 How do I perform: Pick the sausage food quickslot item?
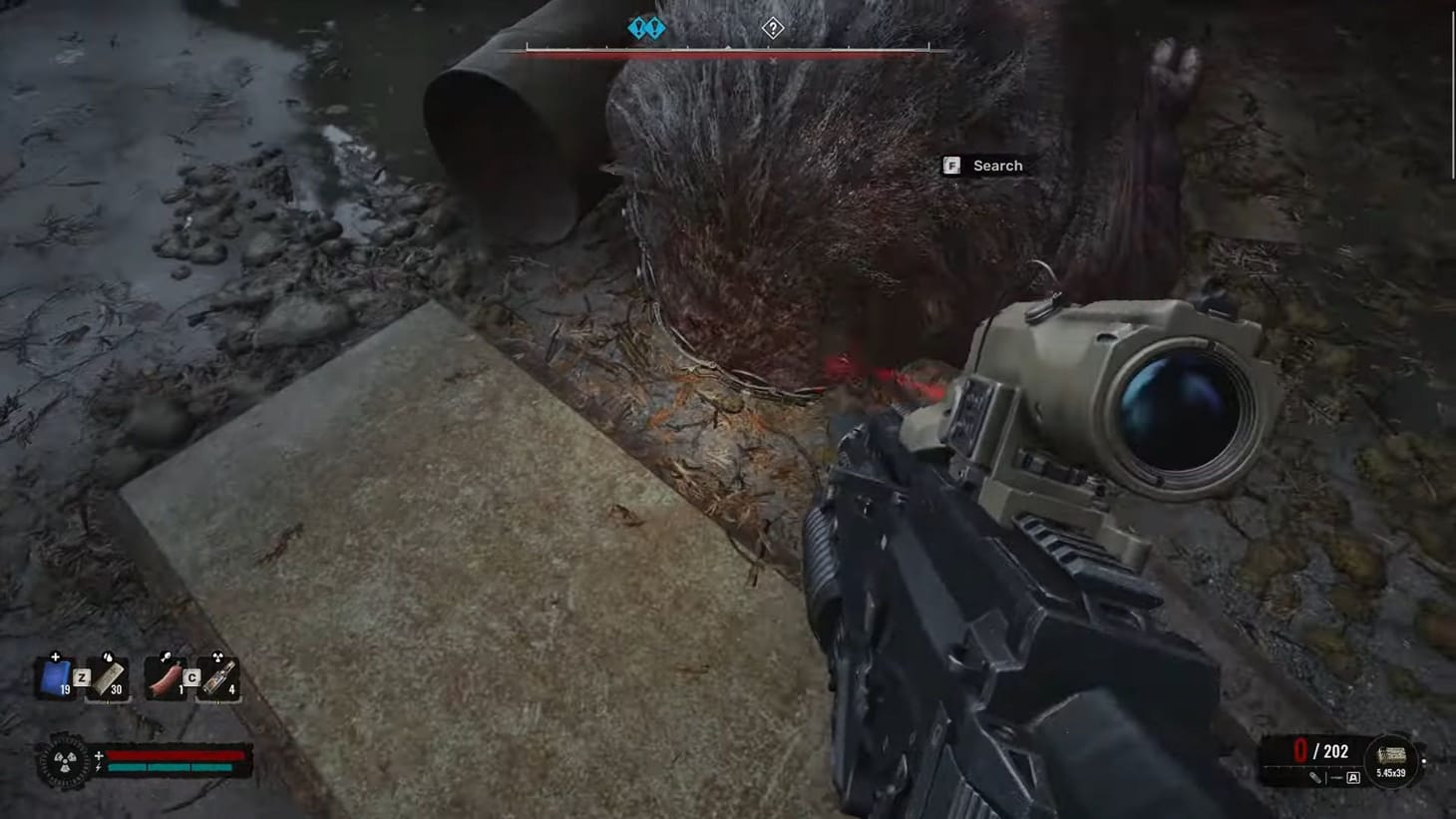click(x=167, y=679)
